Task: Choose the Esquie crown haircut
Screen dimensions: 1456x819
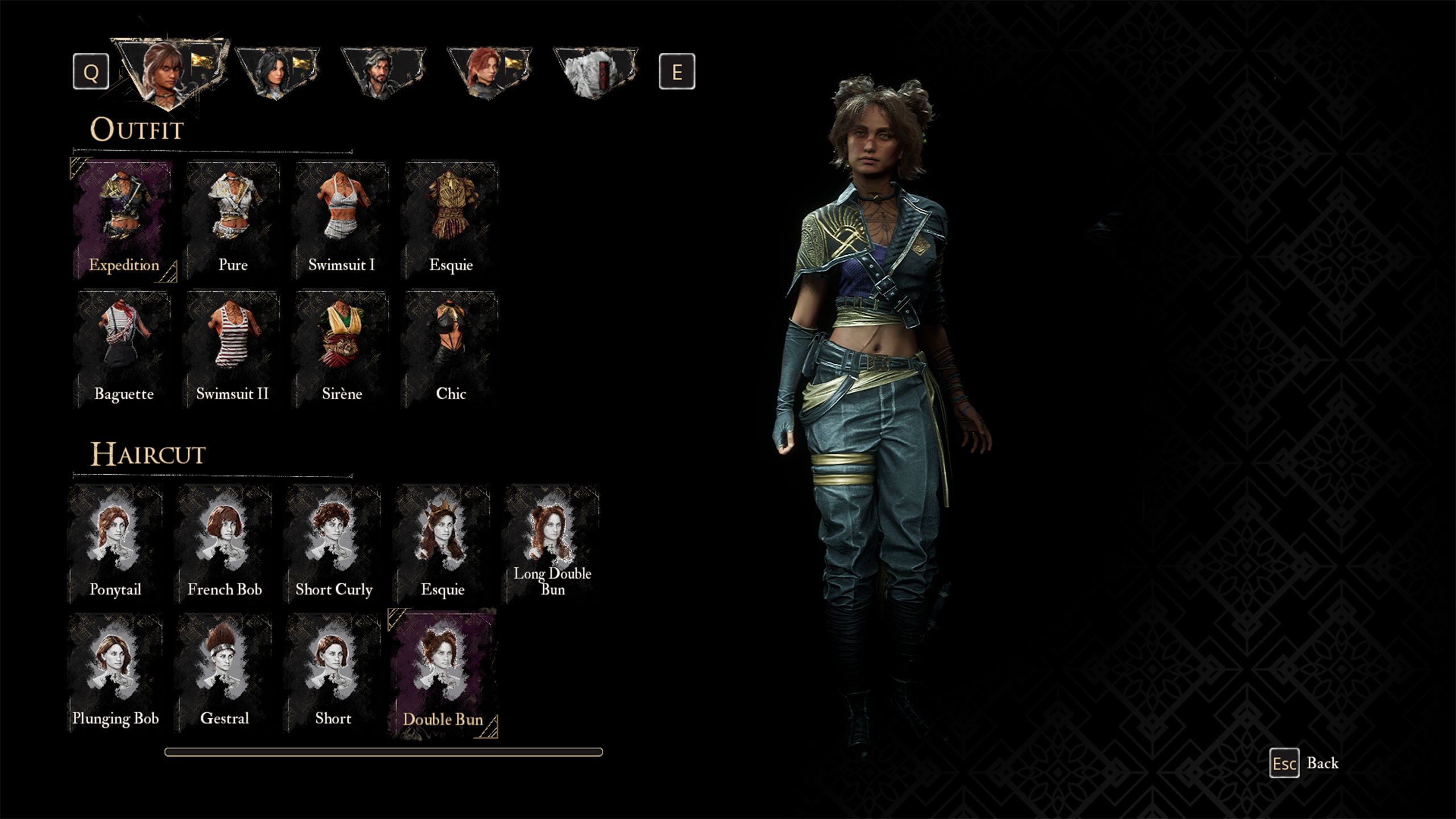Action: [443, 544]
